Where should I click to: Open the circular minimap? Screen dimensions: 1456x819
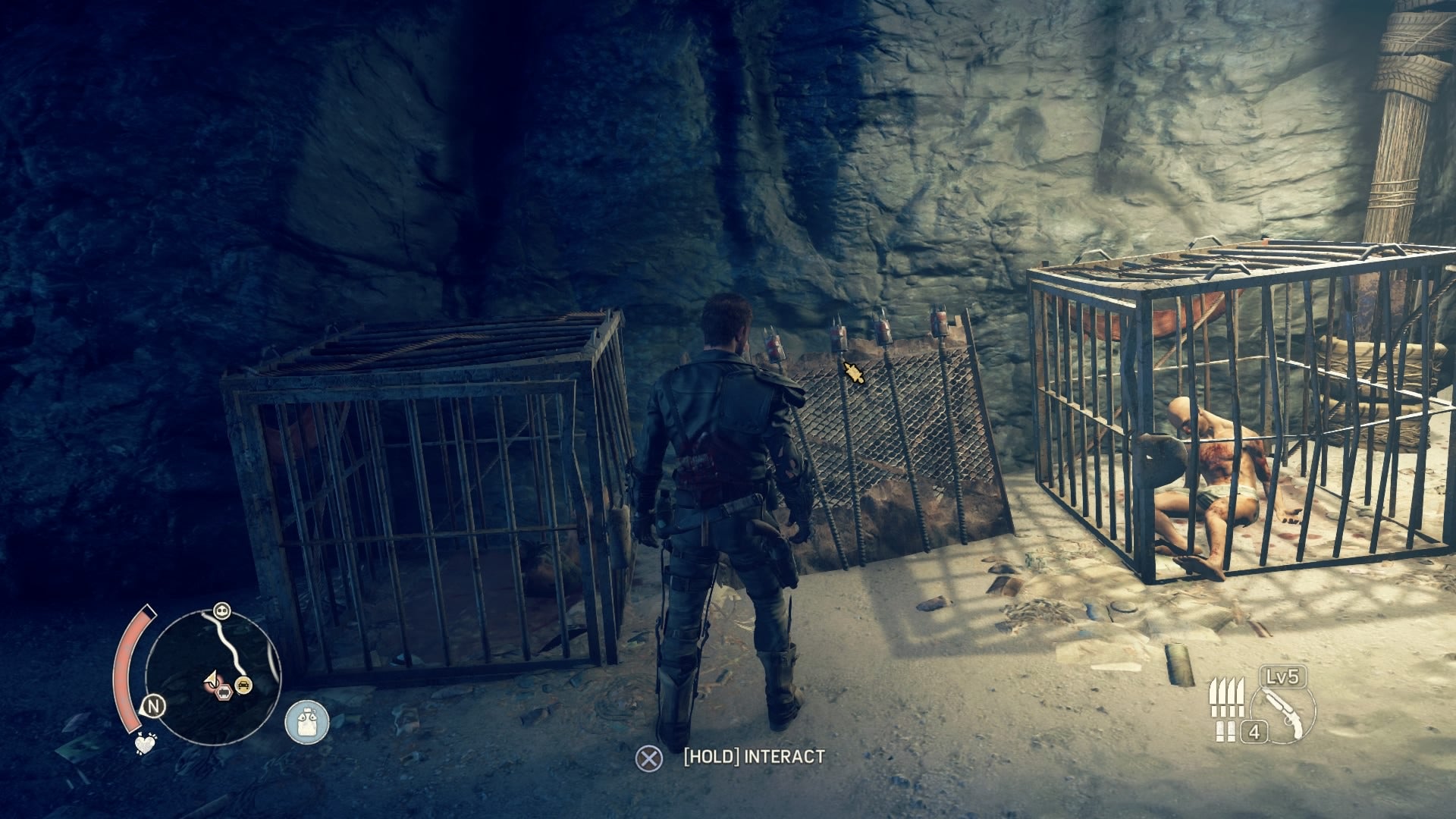click(x=212, y=676)
